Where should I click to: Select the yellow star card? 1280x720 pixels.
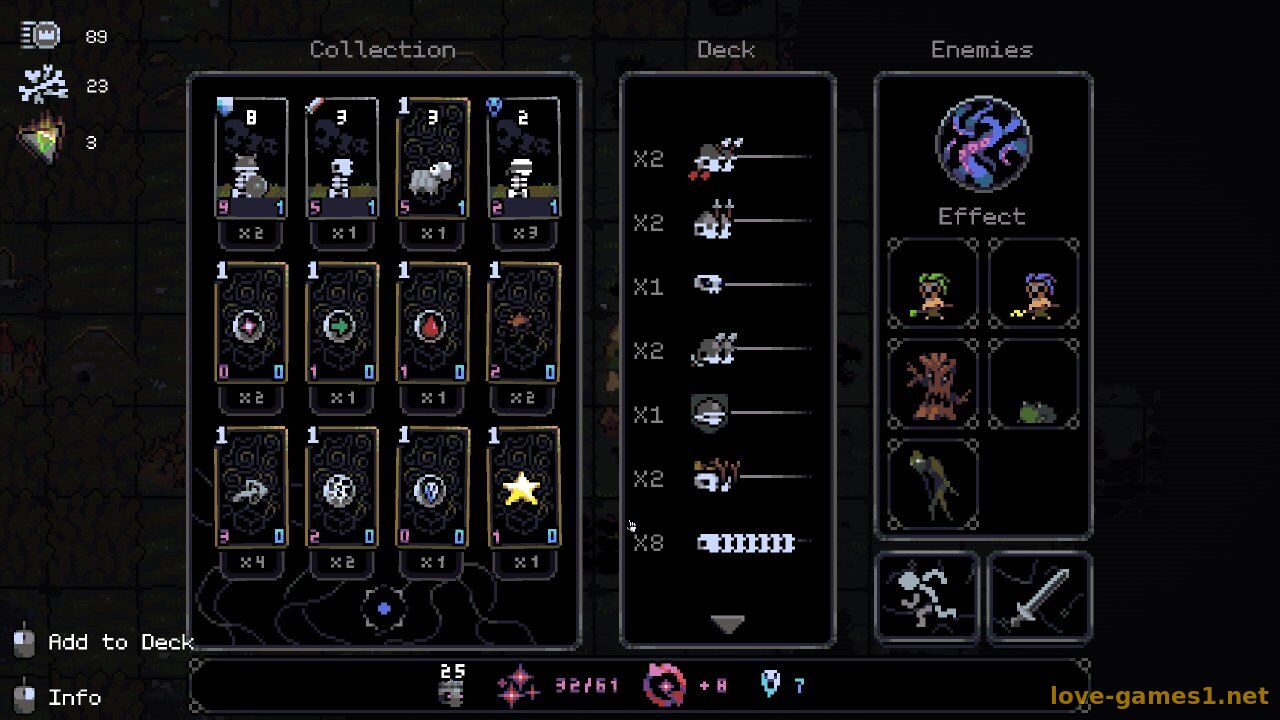tap(523, 488)
